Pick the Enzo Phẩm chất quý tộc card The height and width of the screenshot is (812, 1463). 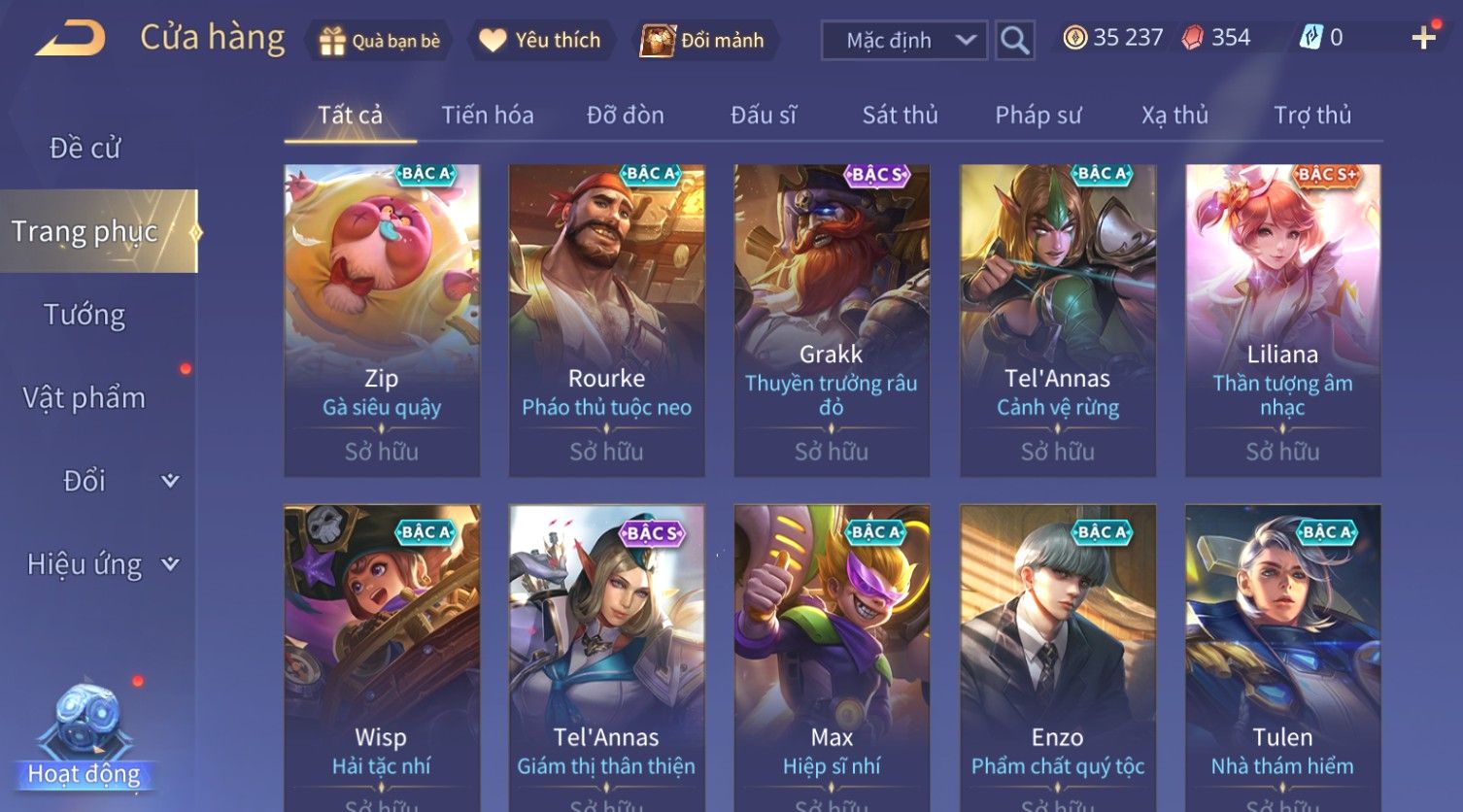(x=1058, y=660)
